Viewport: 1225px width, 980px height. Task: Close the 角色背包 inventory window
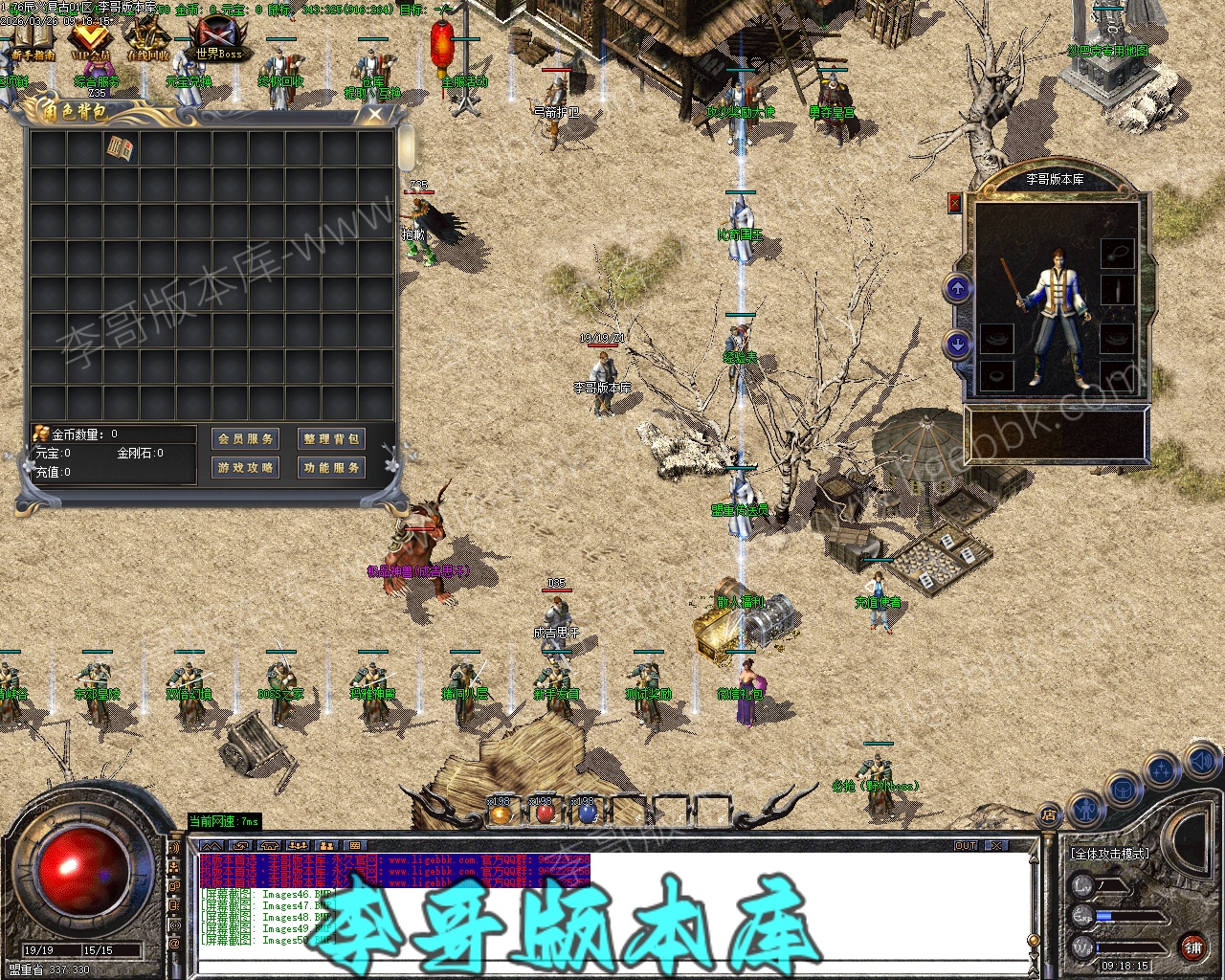click(x=375, y=114)
